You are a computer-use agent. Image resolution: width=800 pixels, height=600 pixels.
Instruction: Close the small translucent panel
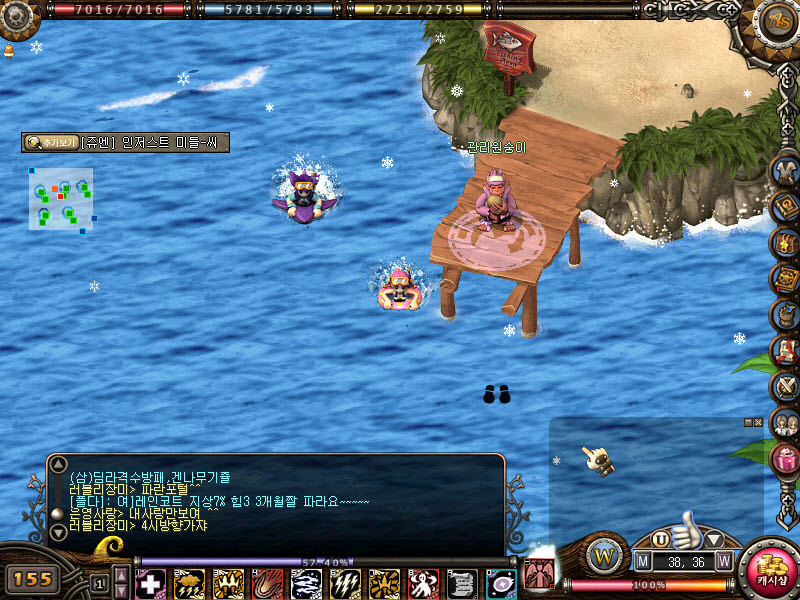[x=758, y=422]
